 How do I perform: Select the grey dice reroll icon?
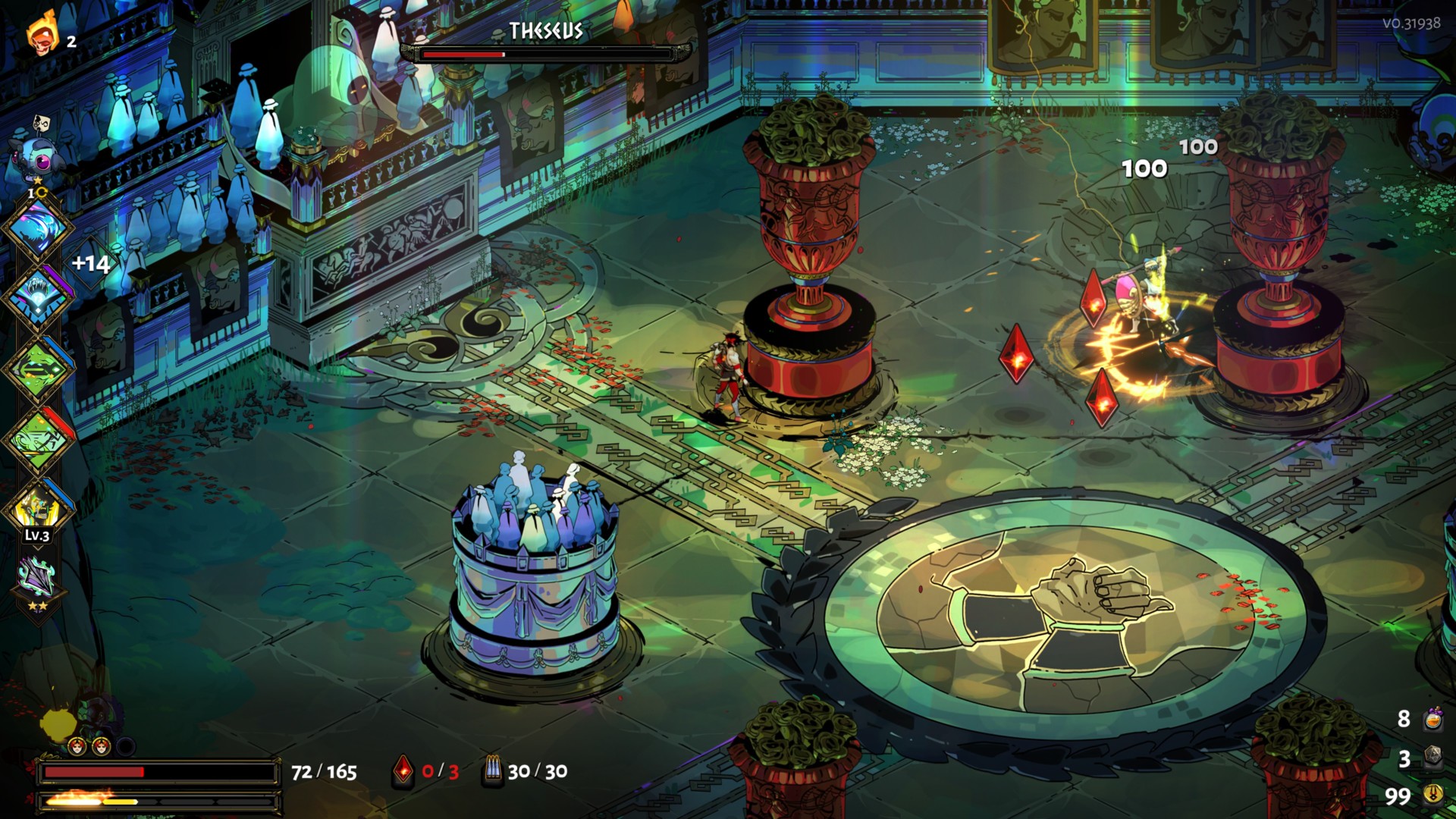point(1433,757)
